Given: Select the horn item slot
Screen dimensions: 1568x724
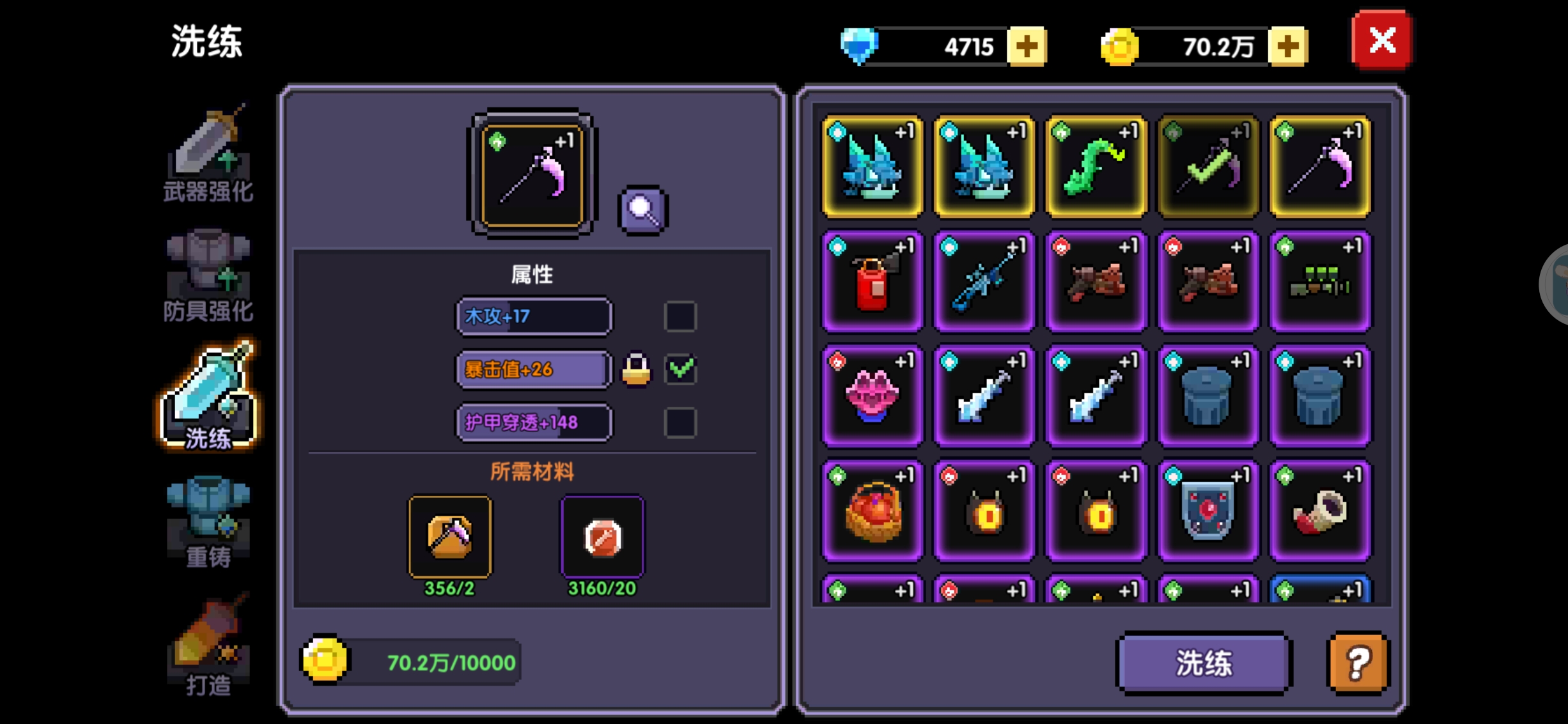Looking at the screenshot, I should pos(1320,511).
